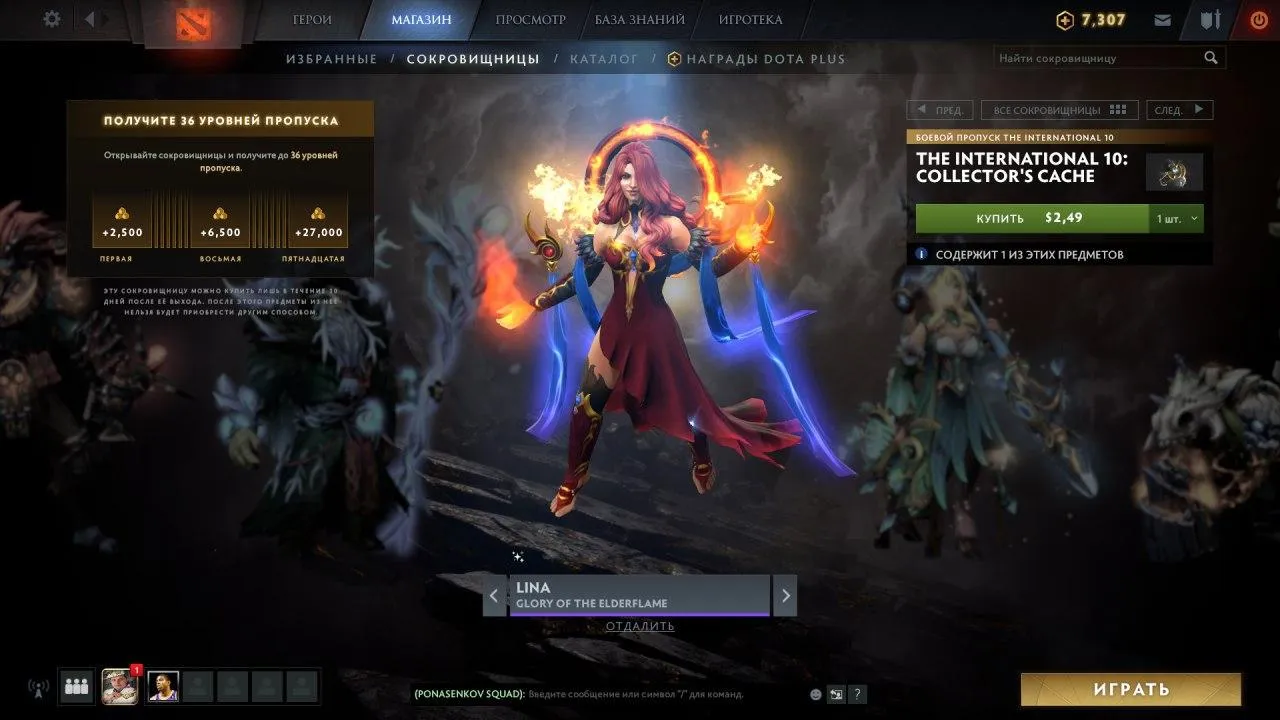Show the ИЗБРАННЫЕ store section

coord(332,59)
